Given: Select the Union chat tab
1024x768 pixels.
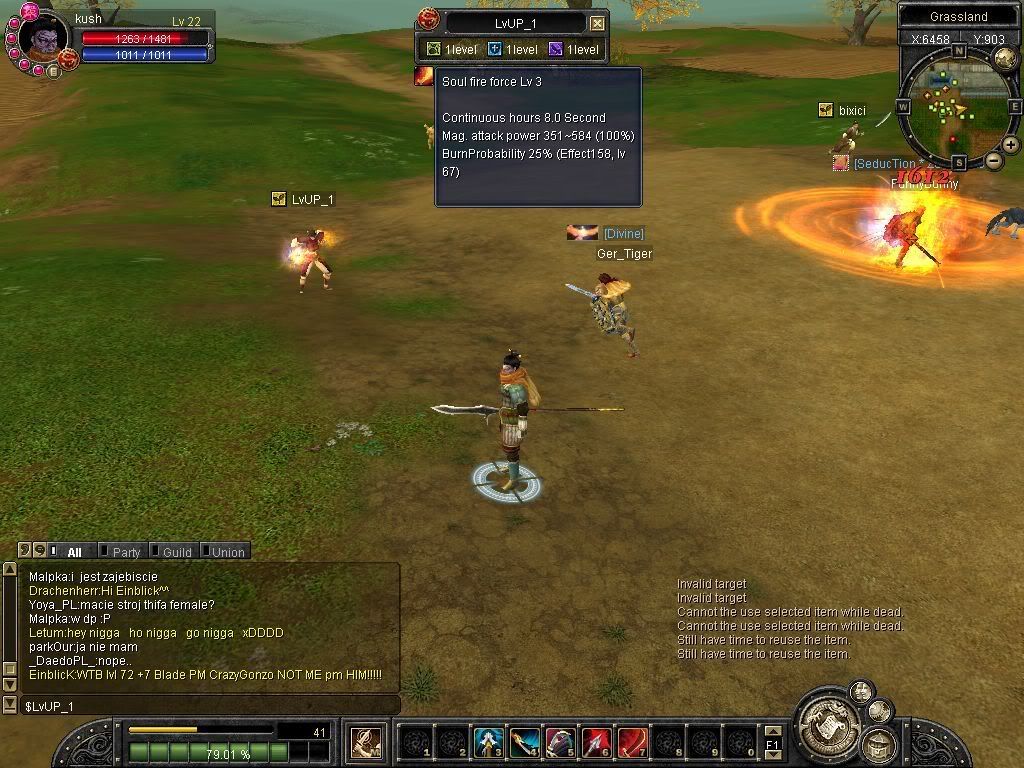Looking at the screenshot, I should tap(227, 552).
